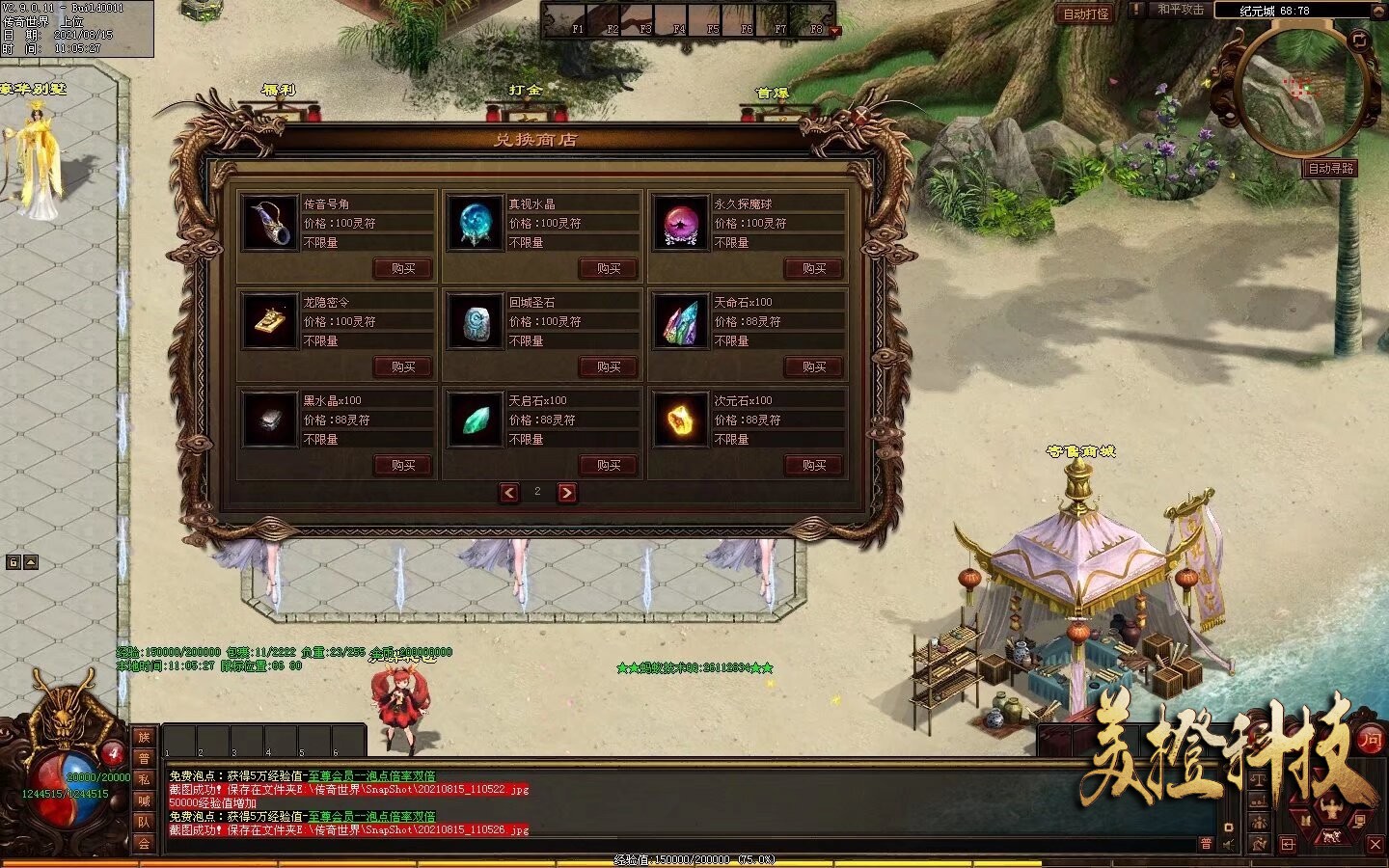
Task: Buy the 回城圣石 return stone
Action: point(609,366)
